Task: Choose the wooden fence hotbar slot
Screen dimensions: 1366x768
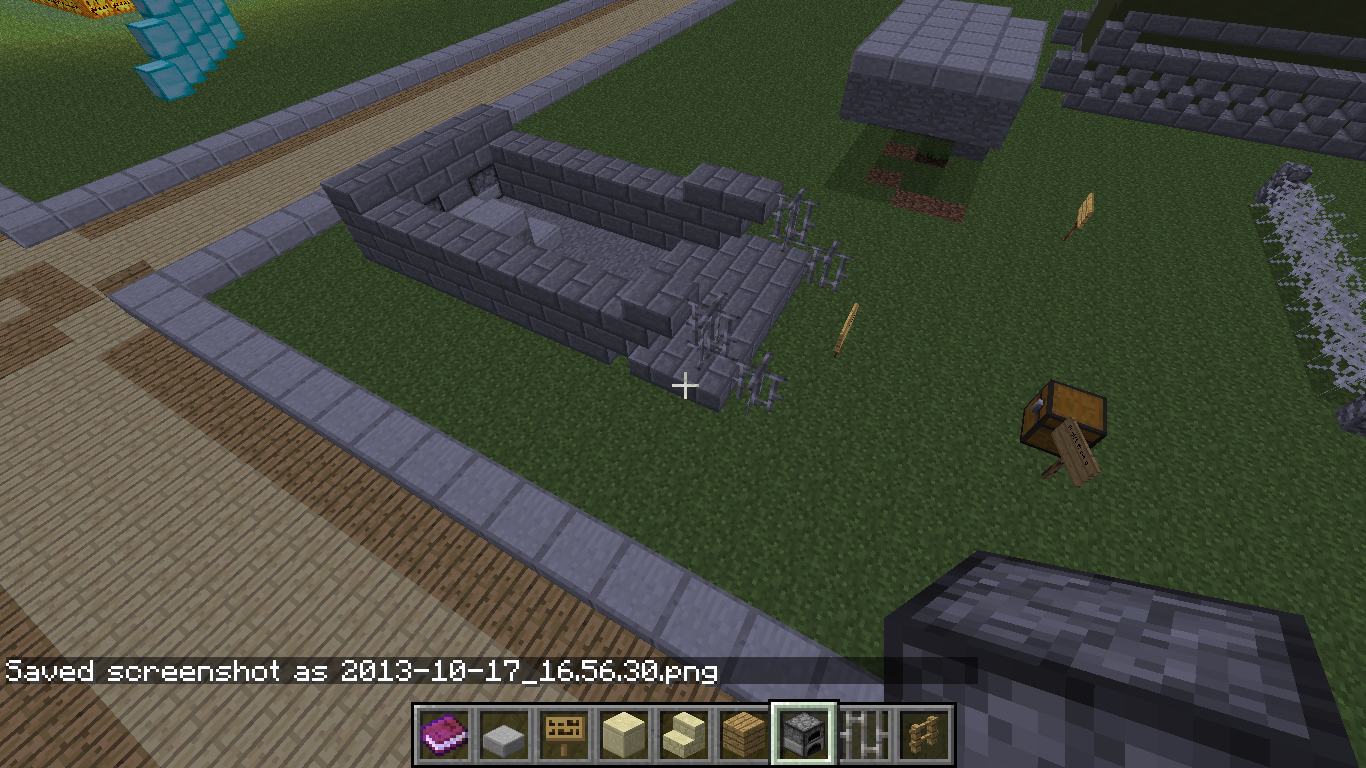Action: point(923,735)
